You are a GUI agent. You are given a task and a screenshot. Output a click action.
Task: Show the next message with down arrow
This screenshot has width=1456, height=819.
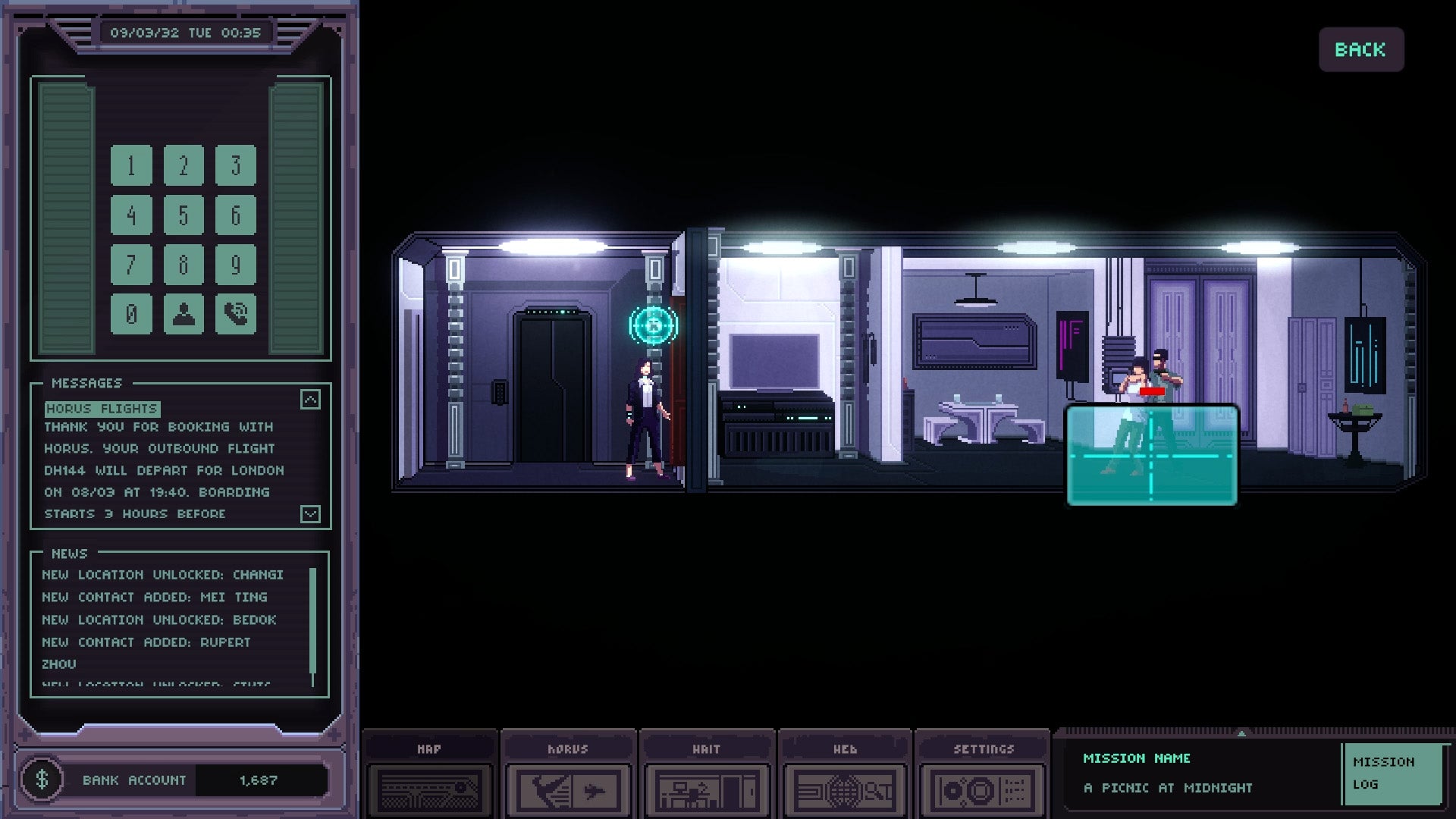pos(310,514)
